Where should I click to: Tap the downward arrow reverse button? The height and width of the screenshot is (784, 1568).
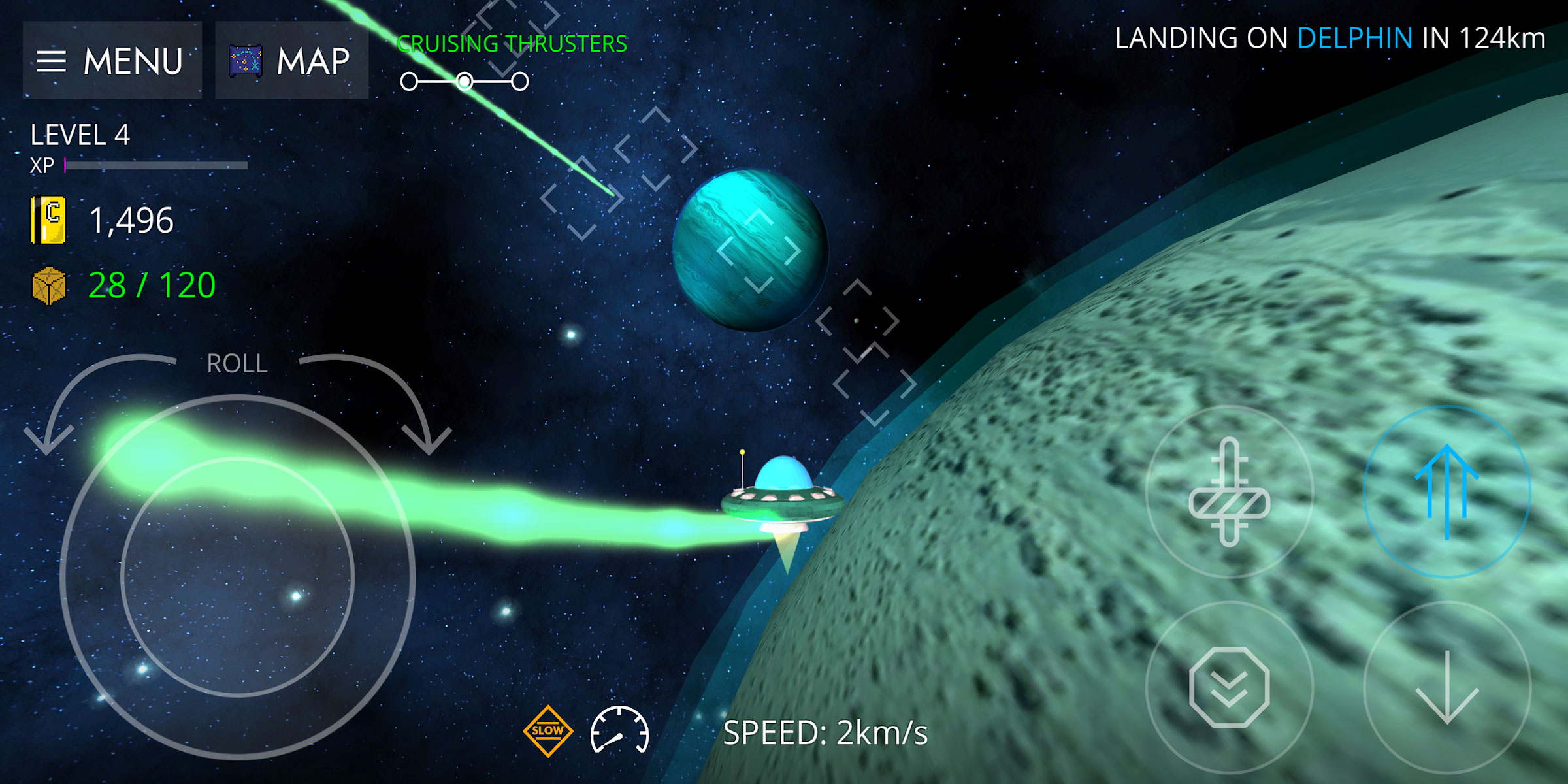tap(1446, 687)
